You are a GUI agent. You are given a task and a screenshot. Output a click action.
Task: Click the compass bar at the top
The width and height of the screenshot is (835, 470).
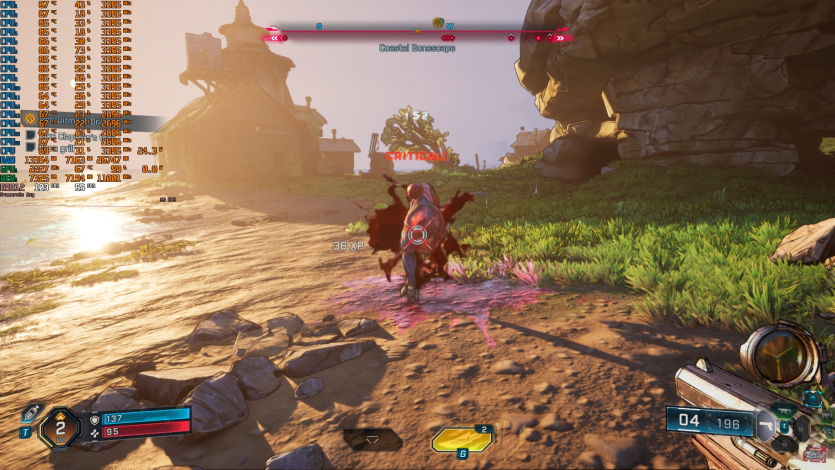point(417,37)
